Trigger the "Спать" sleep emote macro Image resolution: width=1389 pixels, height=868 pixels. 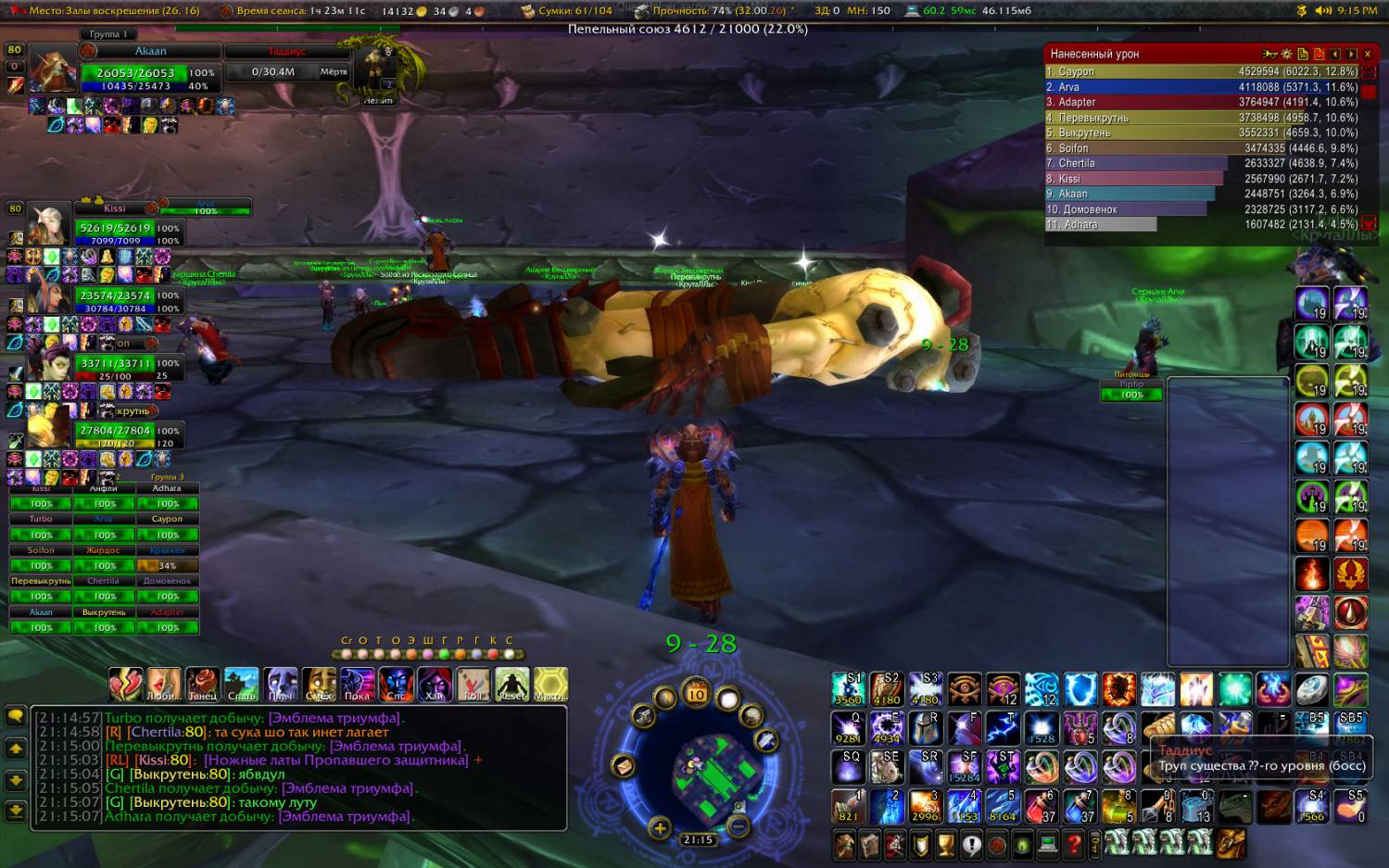[x=241, y=684]
